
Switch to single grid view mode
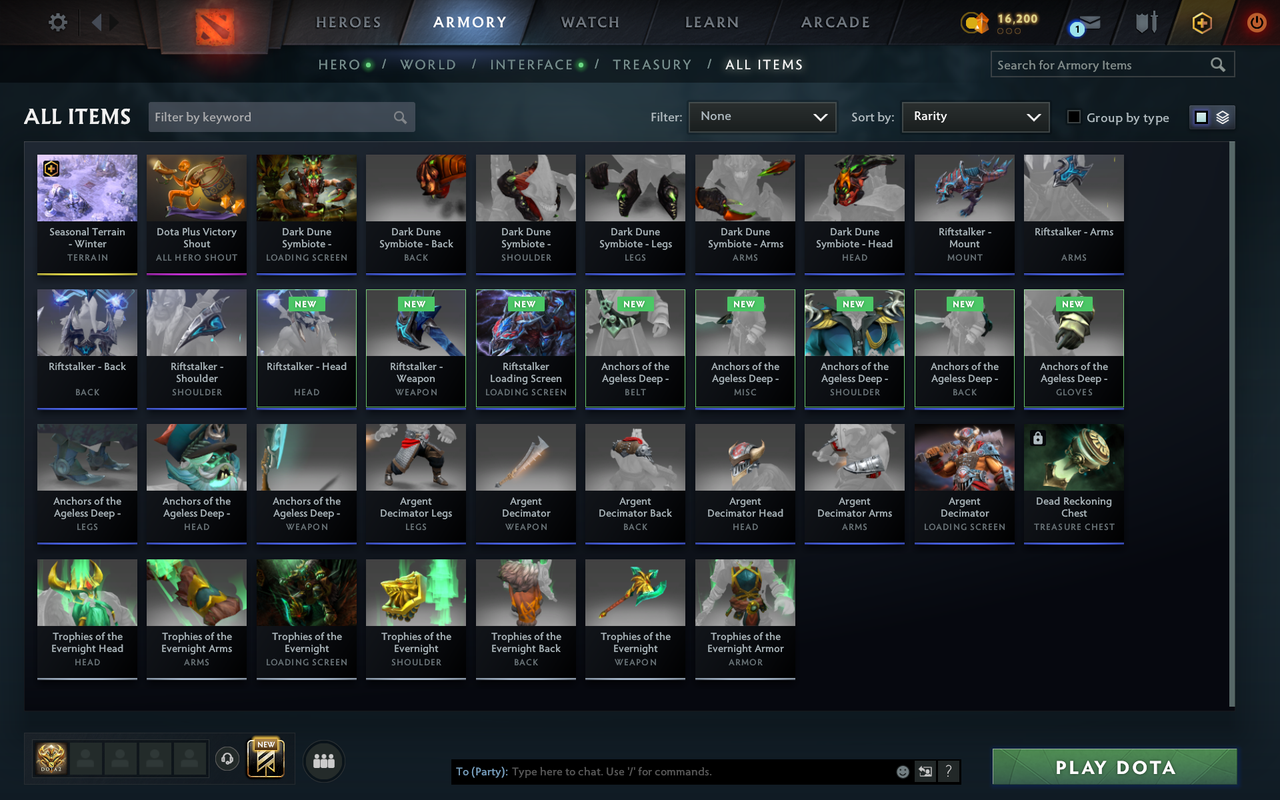[x=1203, y=117]
